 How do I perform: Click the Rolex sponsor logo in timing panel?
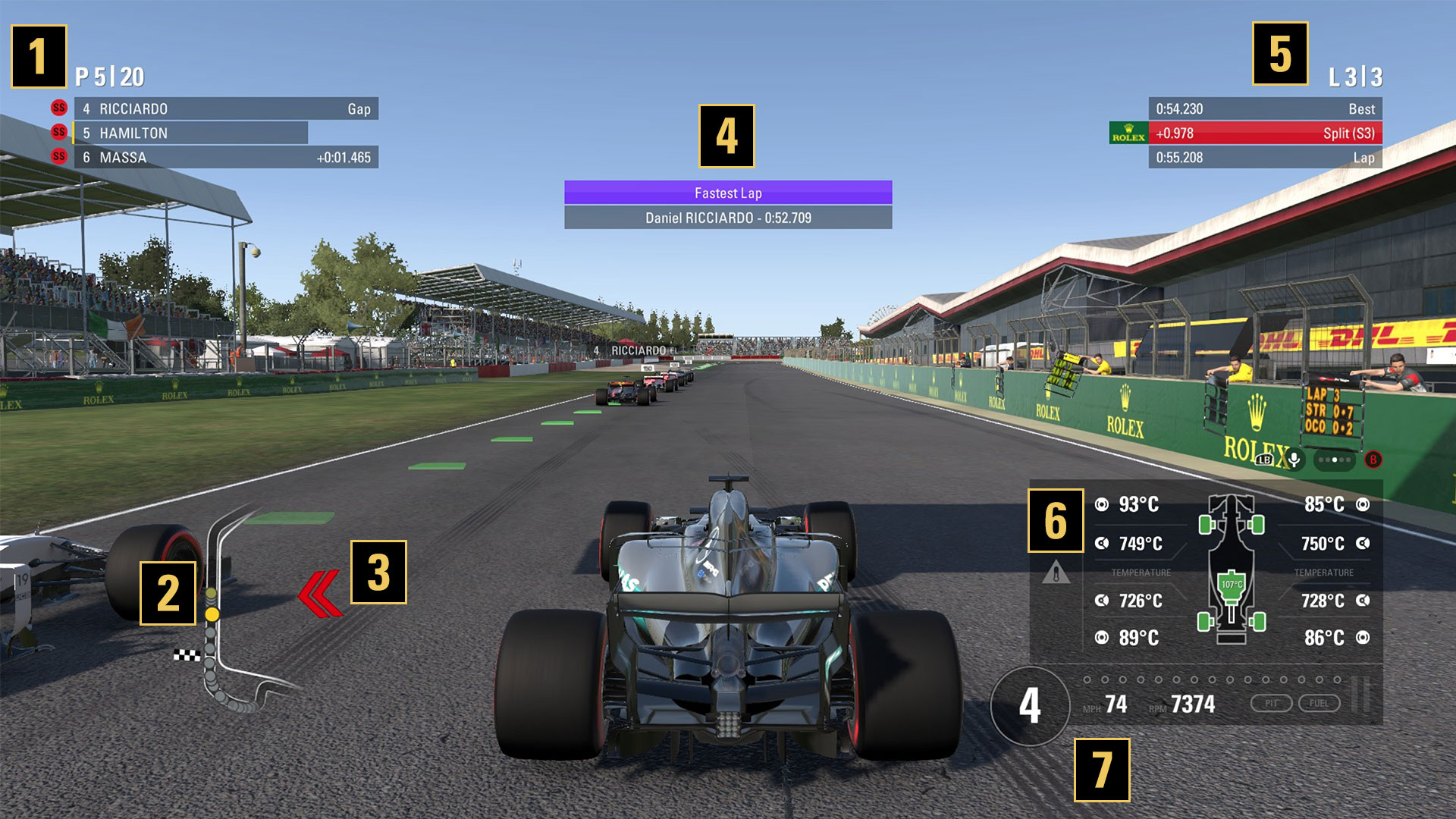(1129, 133)
